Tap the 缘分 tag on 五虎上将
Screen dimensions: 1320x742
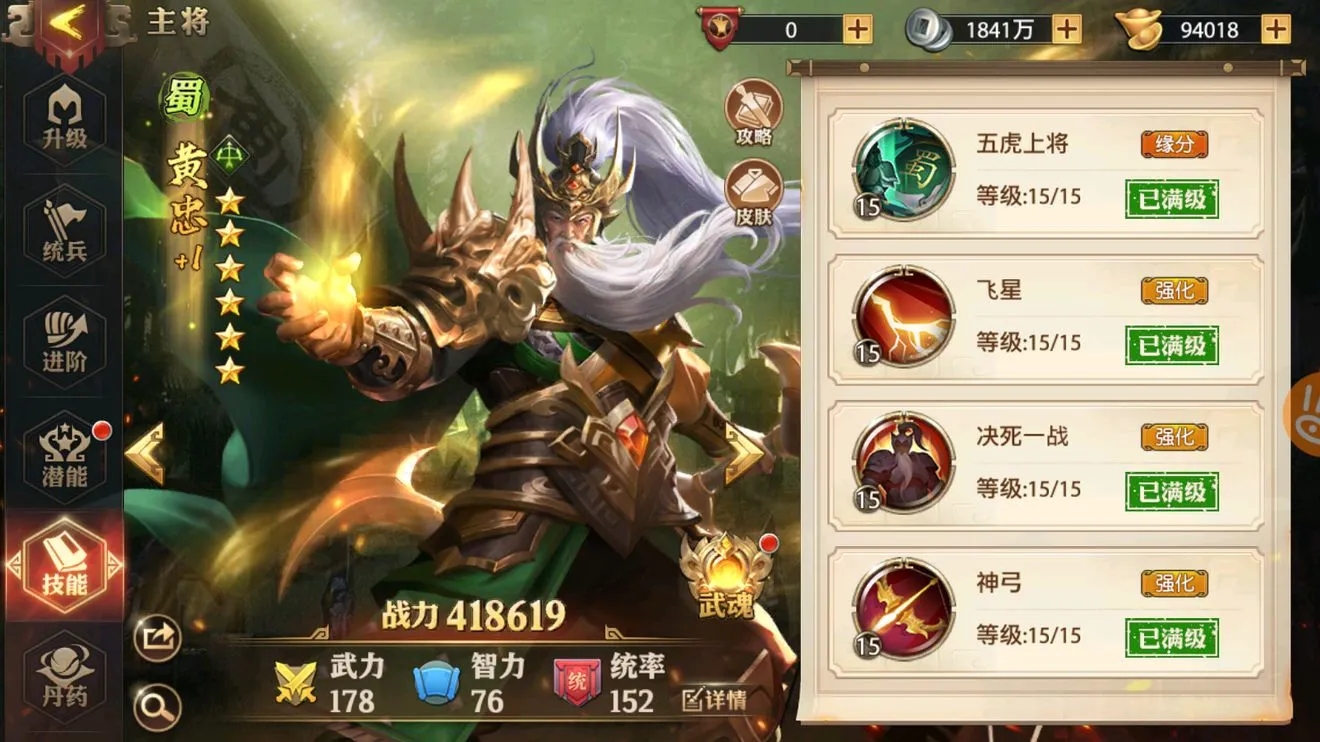click(x=1176, y=145)
